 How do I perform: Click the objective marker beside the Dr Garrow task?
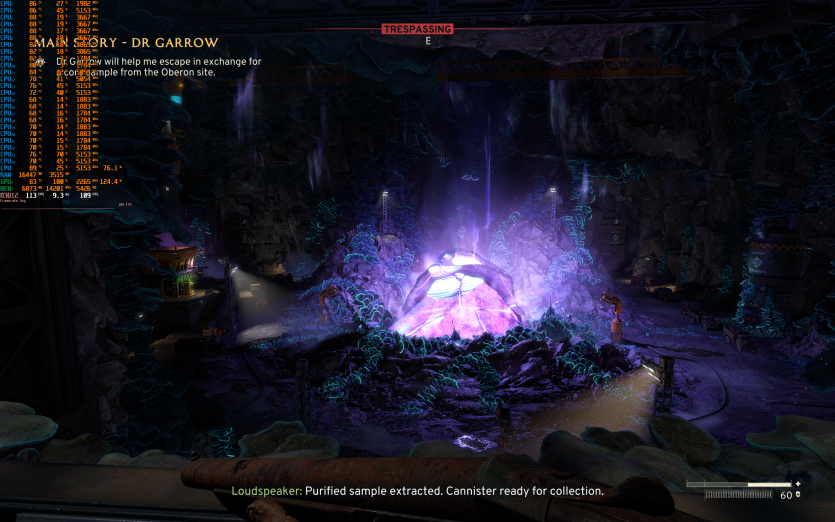pyautogui.click(x=41, y=62)
